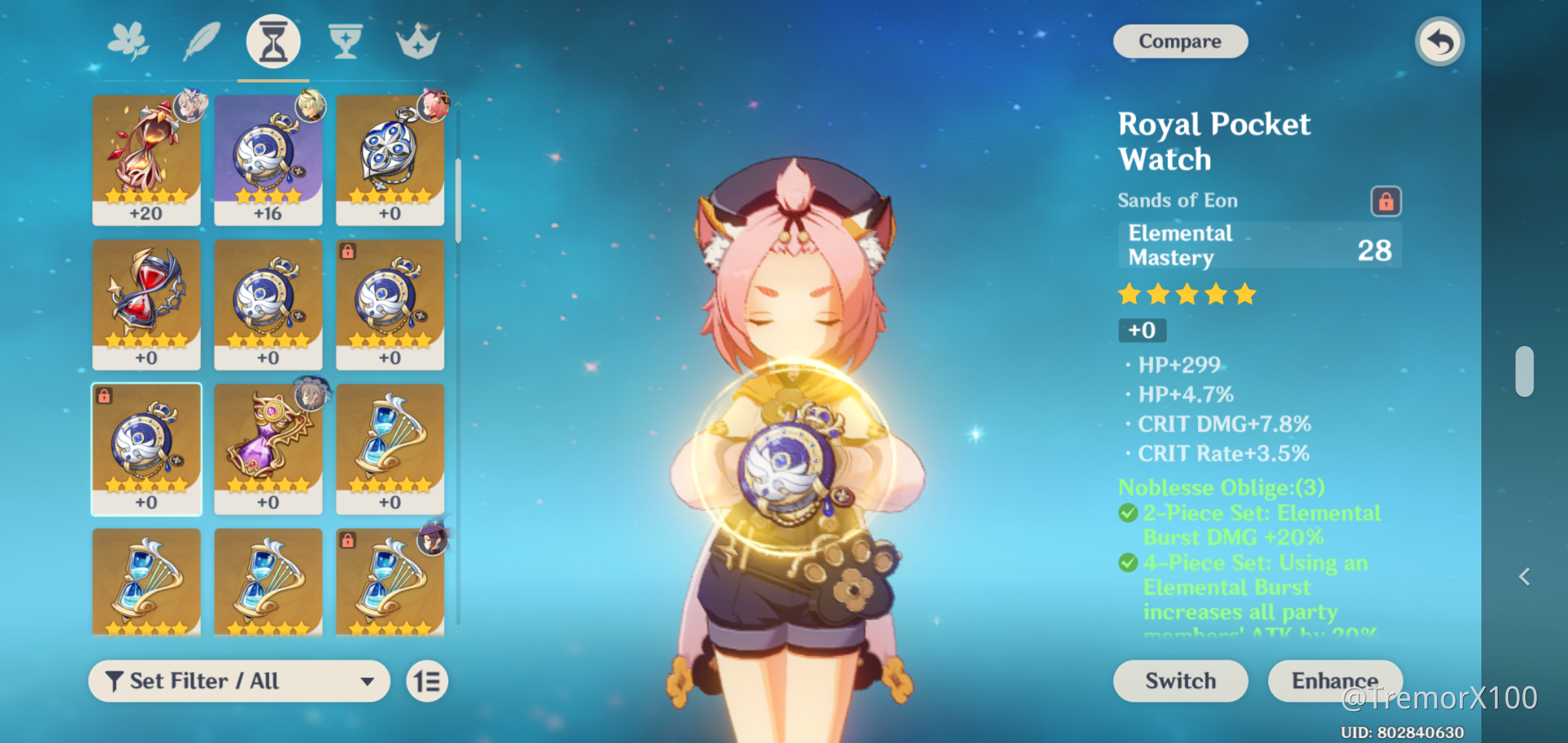Pick the purple gem golden hourglass artifact
This screenshot has width=1568, height=743.
click(x=268, y=449)
